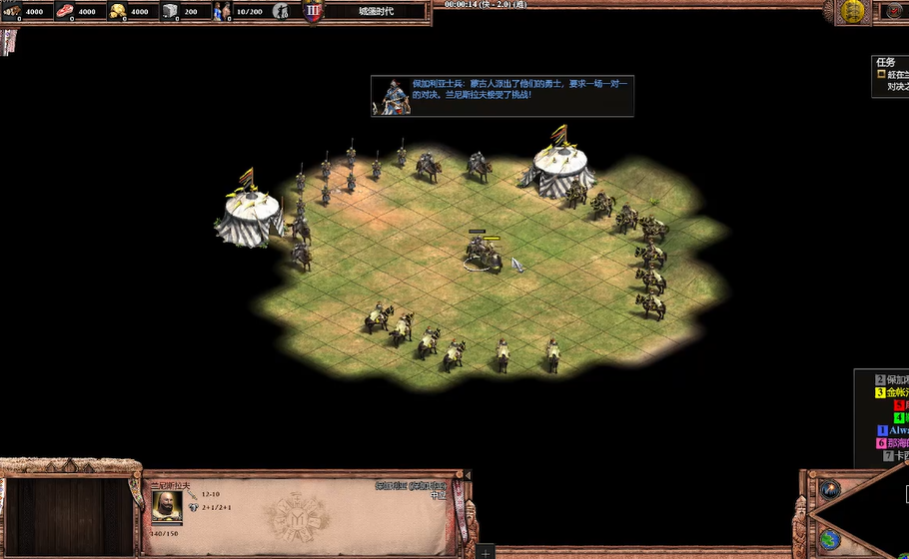Screen dimensions: 909x559
Task: Open the objectives tracker panel
Action: 890,75
